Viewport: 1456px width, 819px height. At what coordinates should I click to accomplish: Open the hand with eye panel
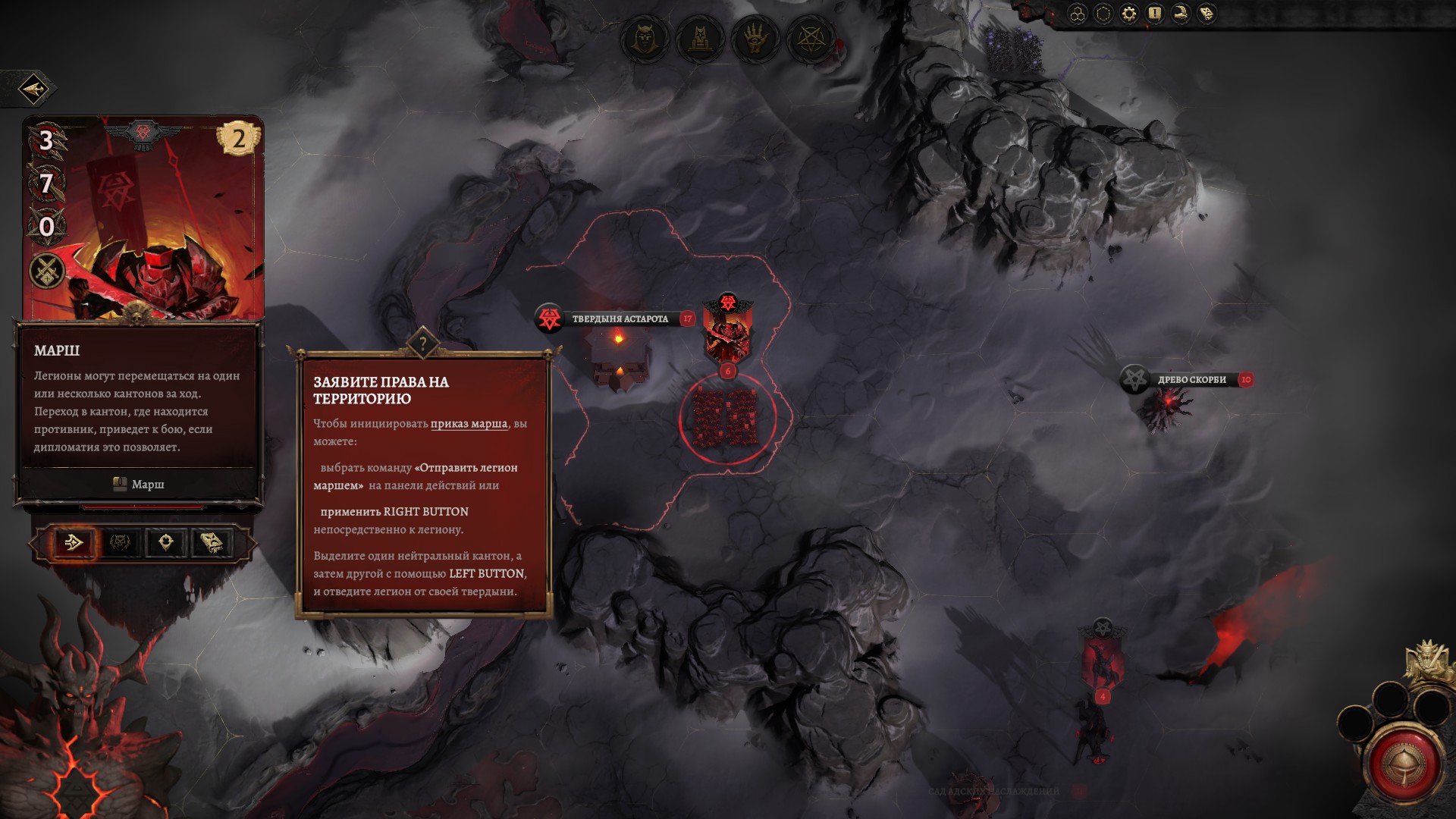click(x=755, y=39)
